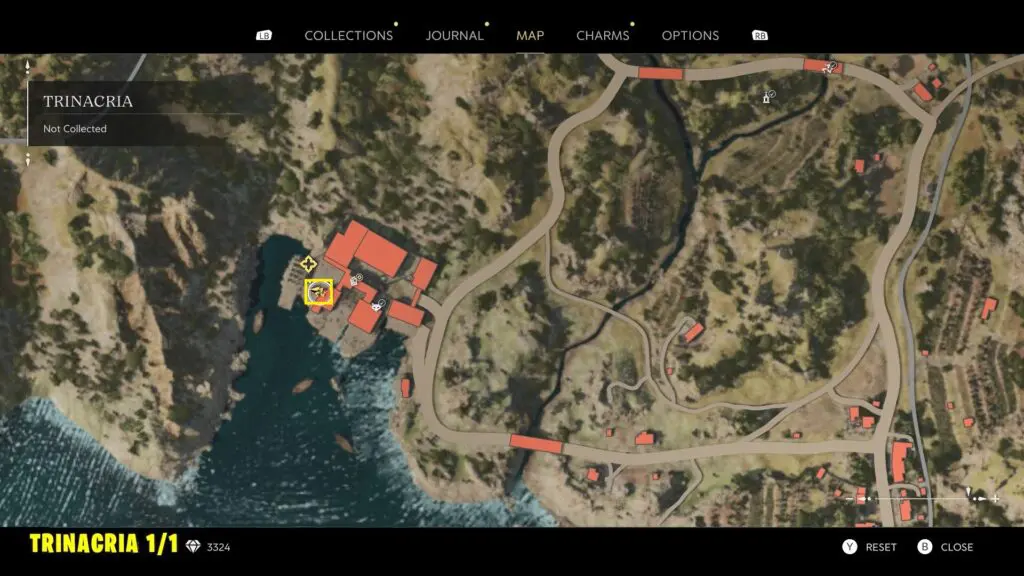Go to the Charms tab

coord(603,35)
